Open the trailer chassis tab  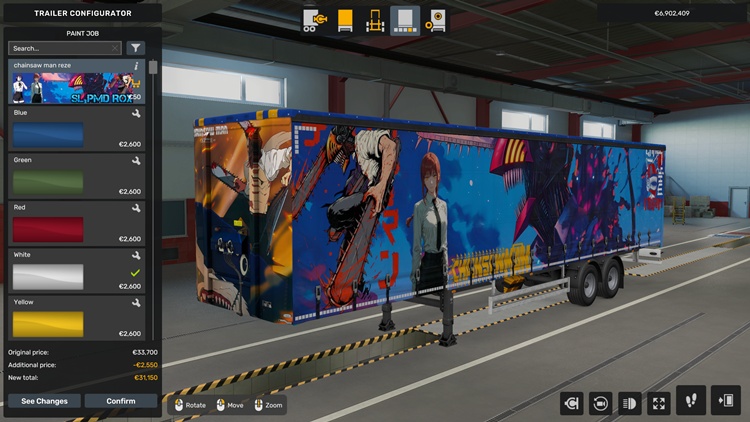375,20
